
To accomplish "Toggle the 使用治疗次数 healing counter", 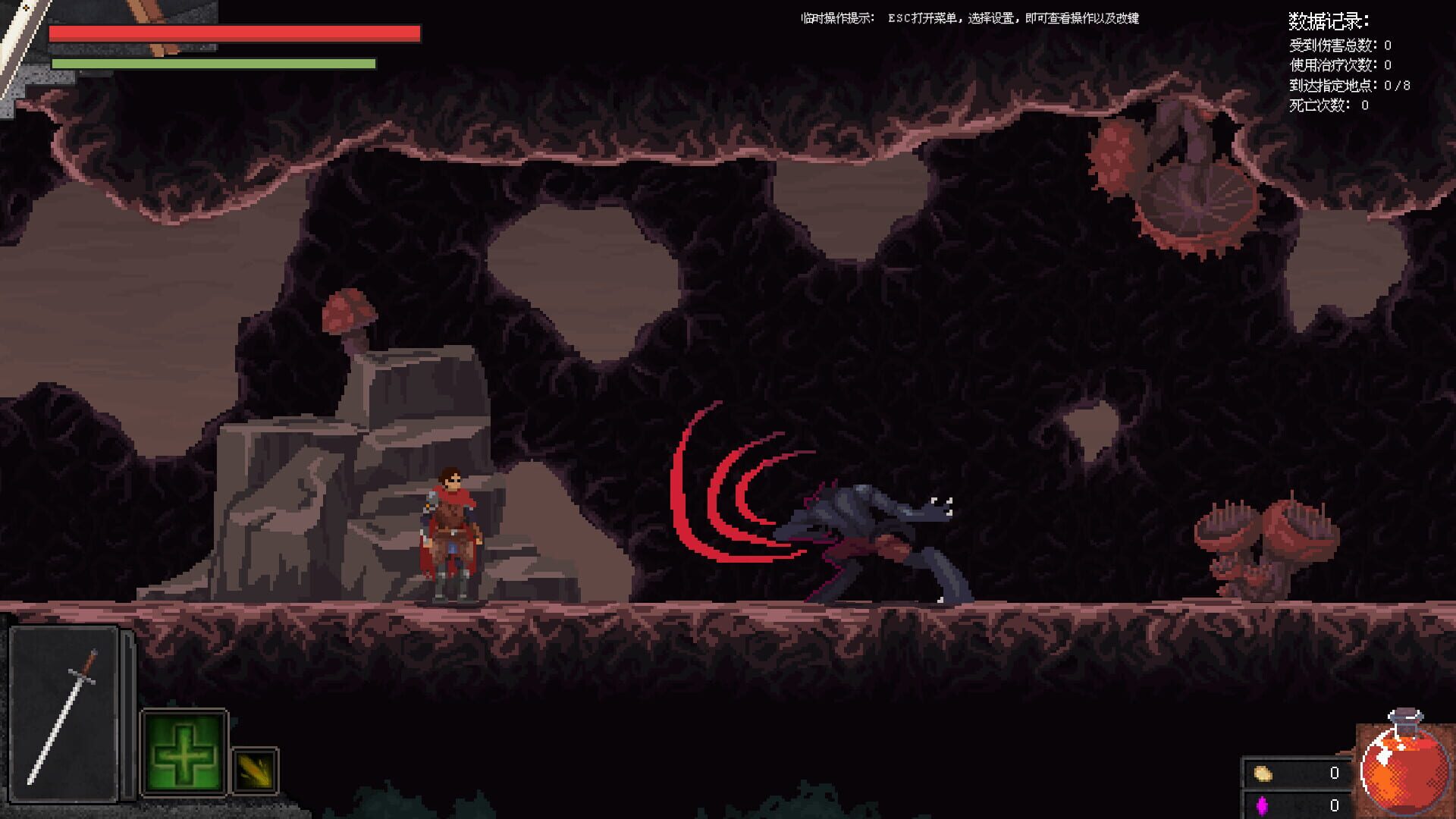I will tap(1338, 65).
